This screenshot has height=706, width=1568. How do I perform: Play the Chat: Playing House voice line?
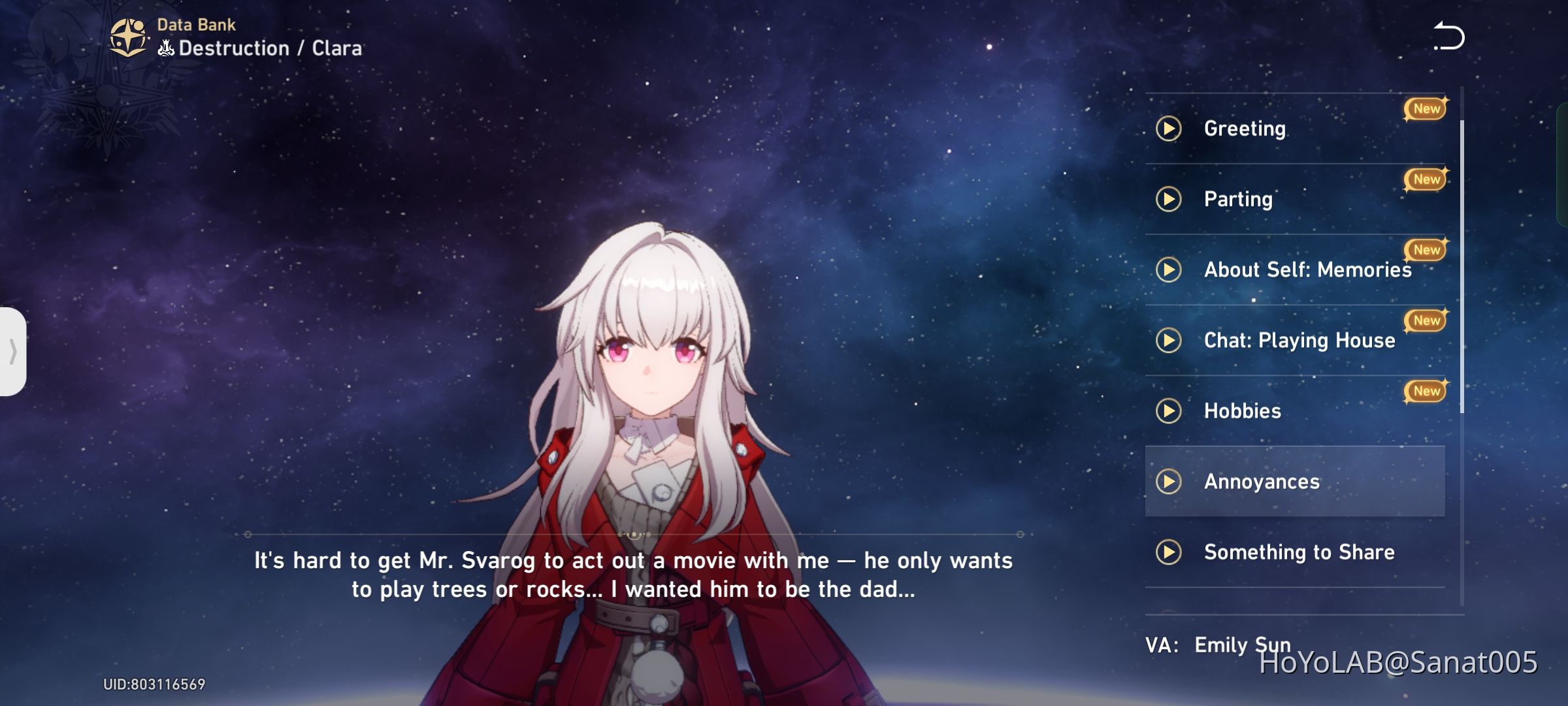click(1169, 340)
